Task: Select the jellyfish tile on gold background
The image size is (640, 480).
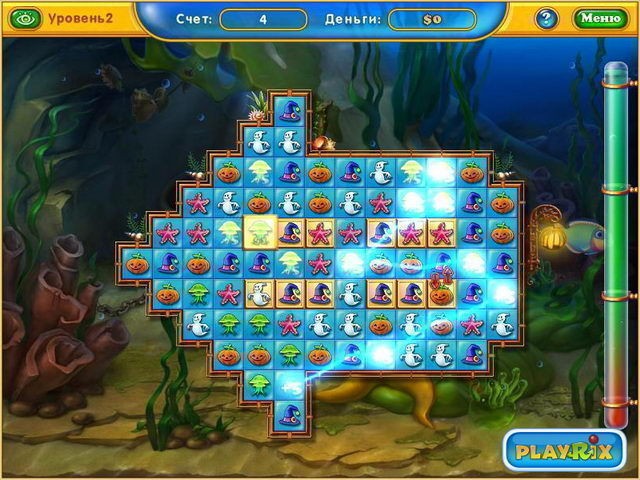Action: click(x=259, y=234)
